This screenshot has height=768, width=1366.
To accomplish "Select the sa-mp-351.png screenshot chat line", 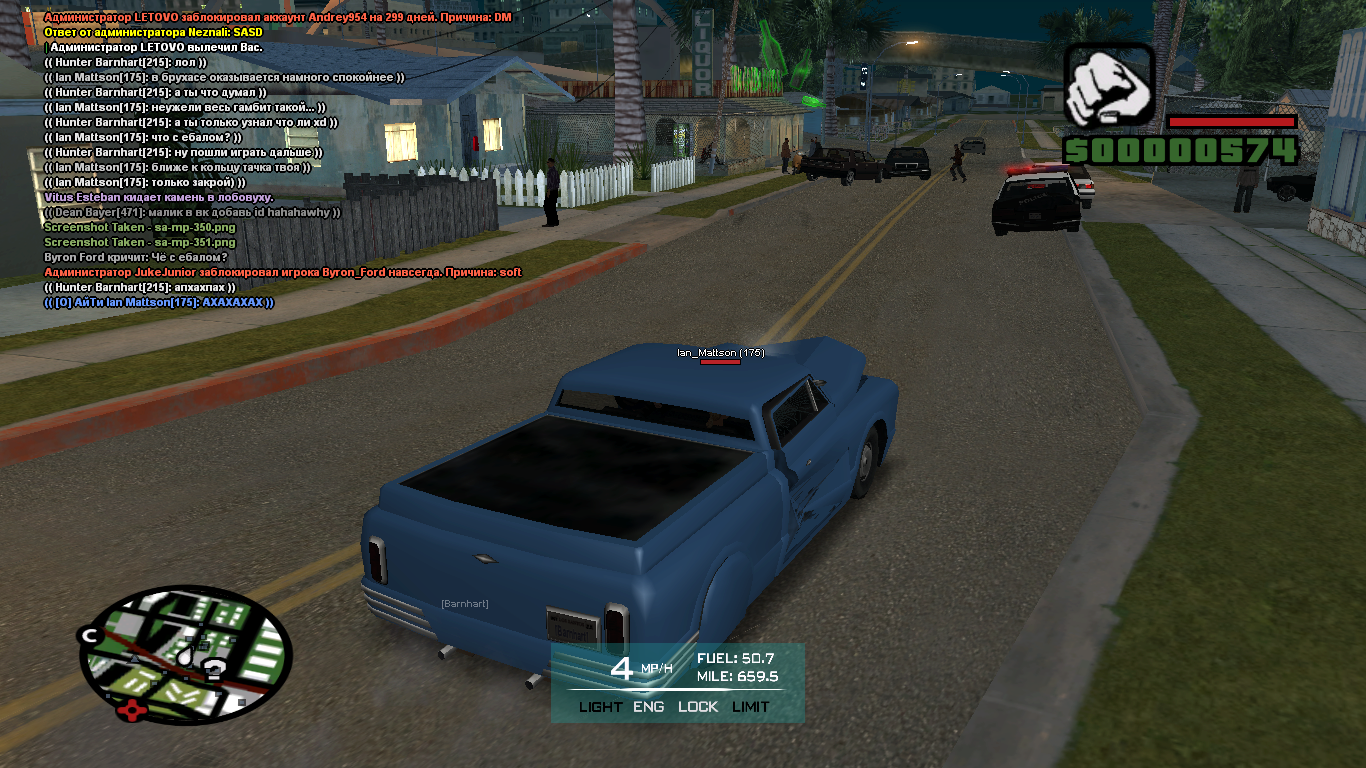I will coord(140,242).
